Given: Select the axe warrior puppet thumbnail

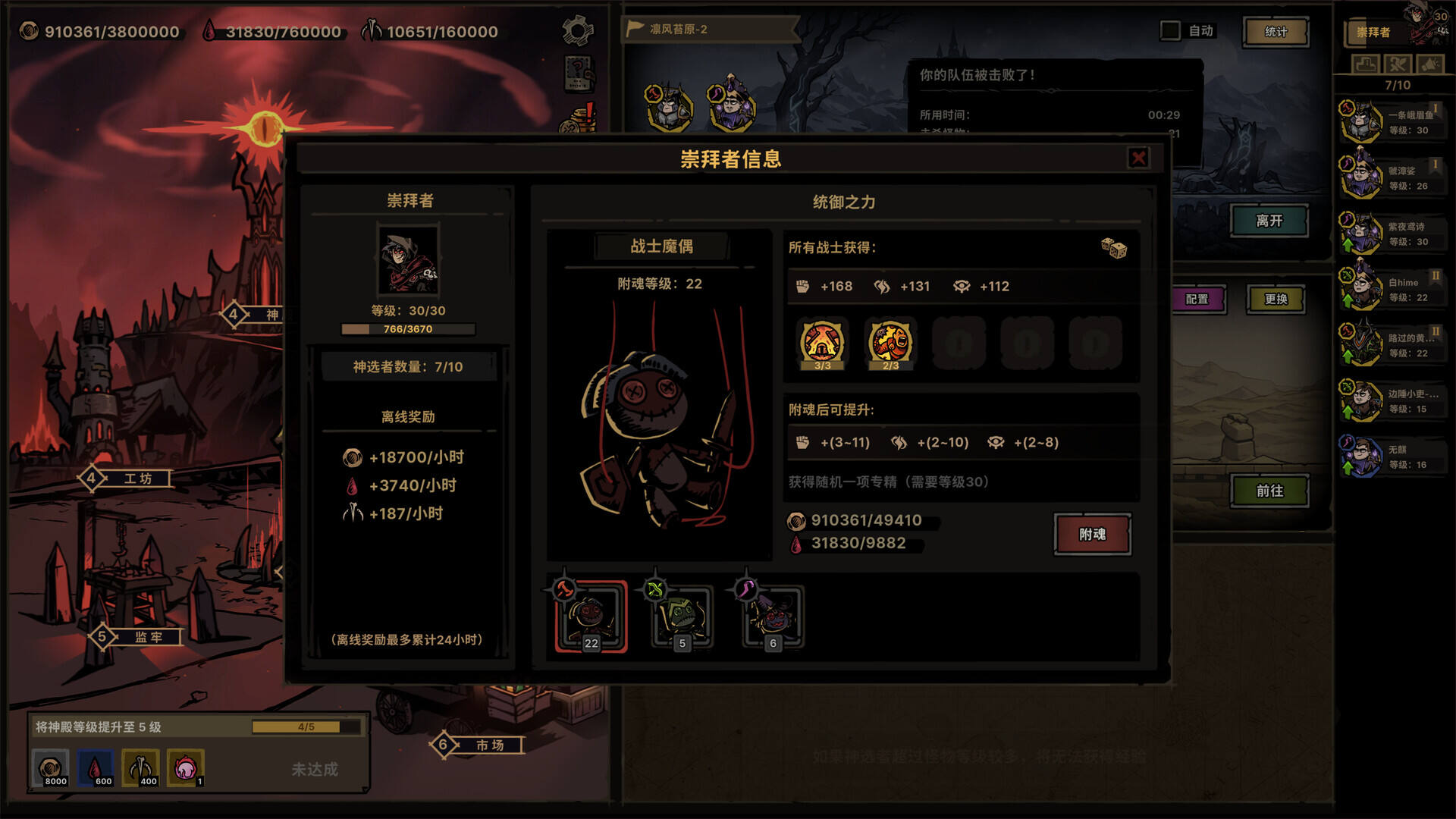Looking at the screenshot, I should (590, 616).
